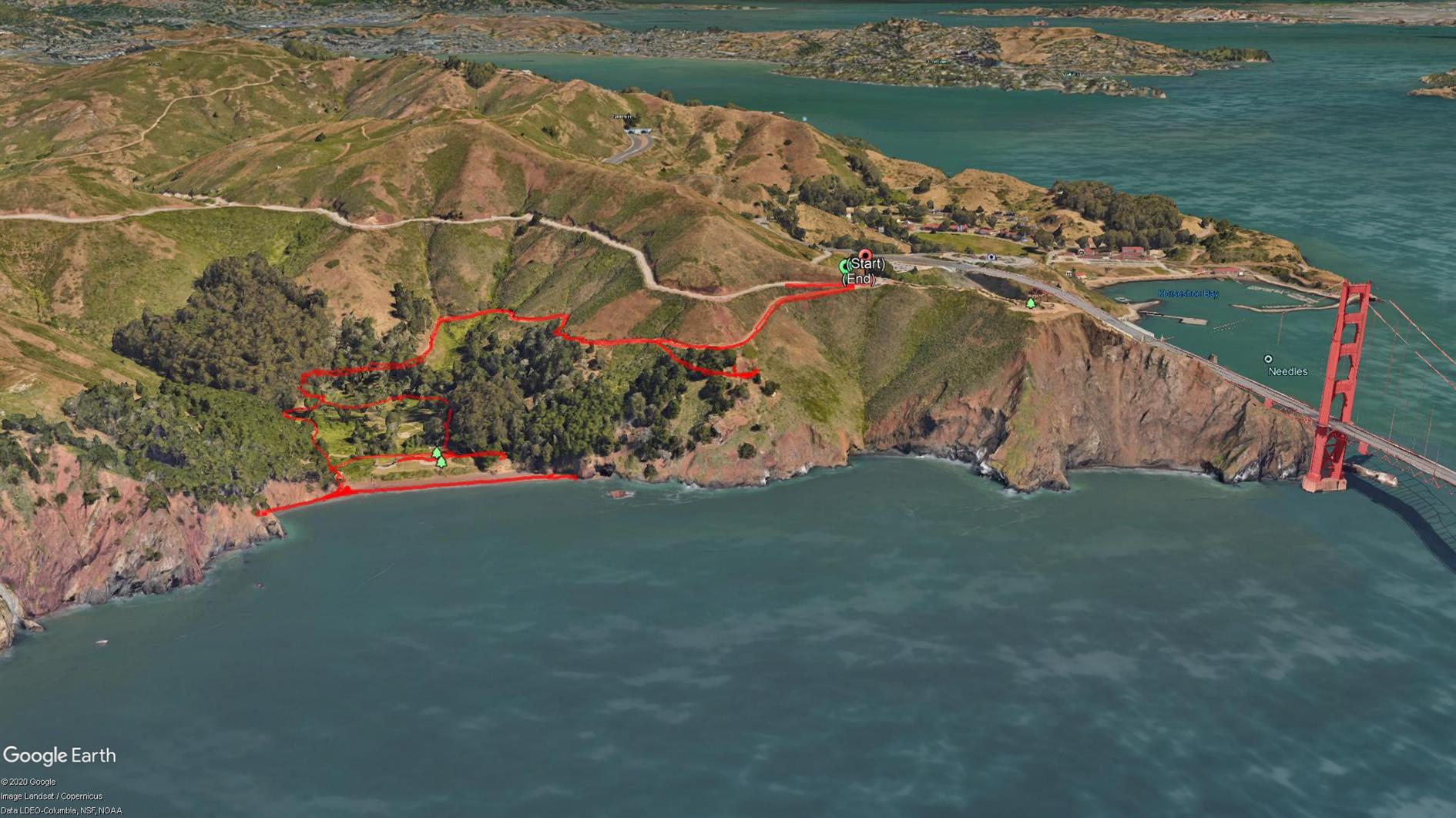
Task: Click the blue circle placemark by the parking lot
Action: pos(991,257)
